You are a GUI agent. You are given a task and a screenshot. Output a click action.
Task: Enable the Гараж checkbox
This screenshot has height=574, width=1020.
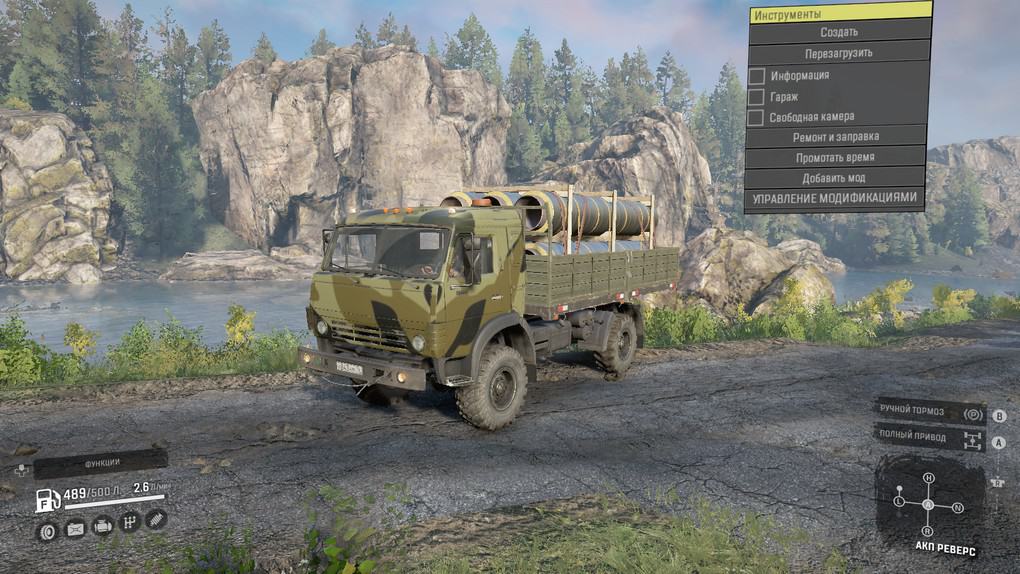tap(757, 97)
